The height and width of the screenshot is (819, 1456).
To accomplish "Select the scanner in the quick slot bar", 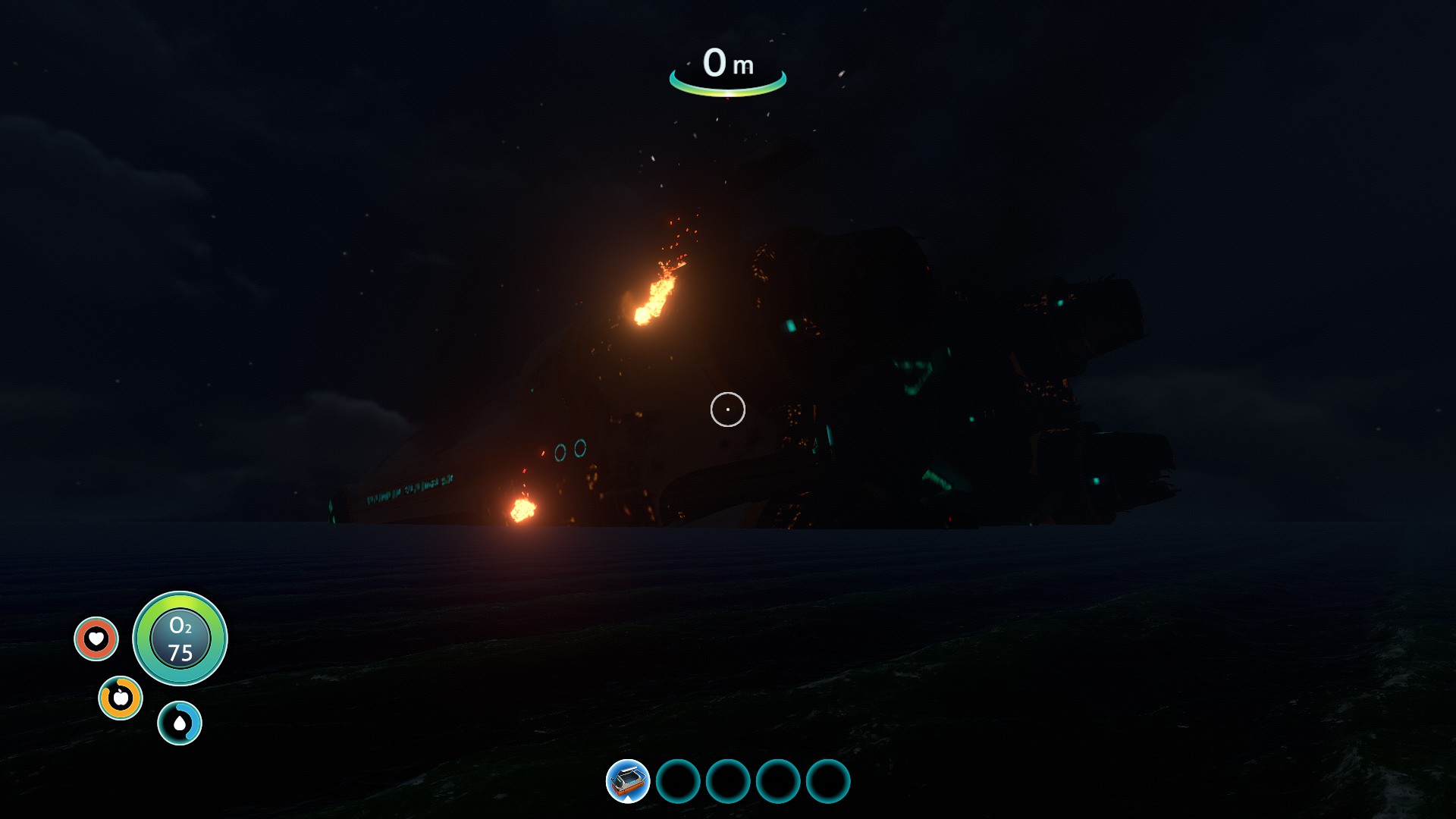I will pos(628,781).
